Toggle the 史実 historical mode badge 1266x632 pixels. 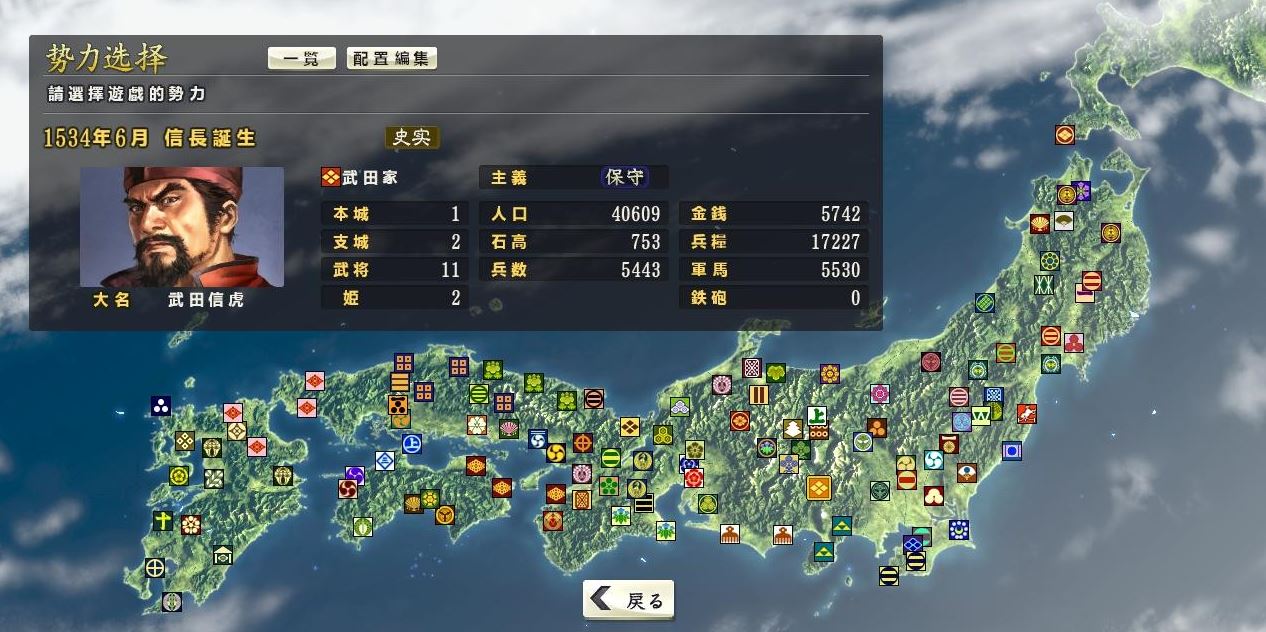point(412,137)
